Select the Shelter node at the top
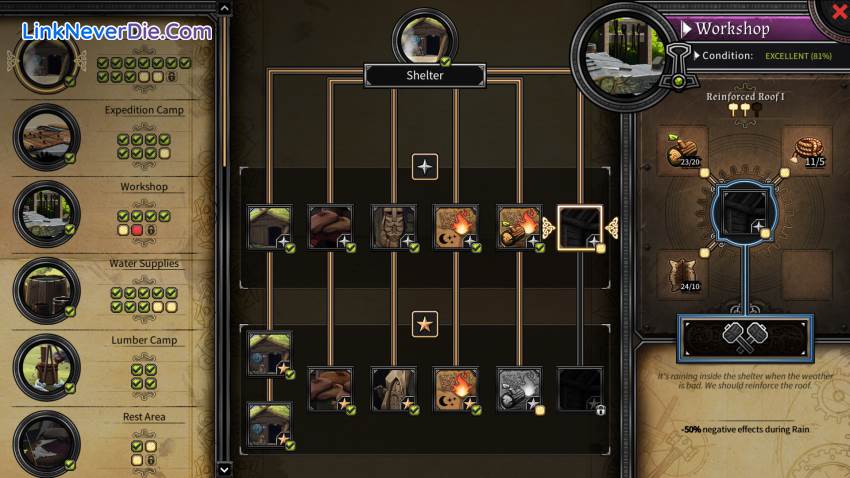 point(424,42)
